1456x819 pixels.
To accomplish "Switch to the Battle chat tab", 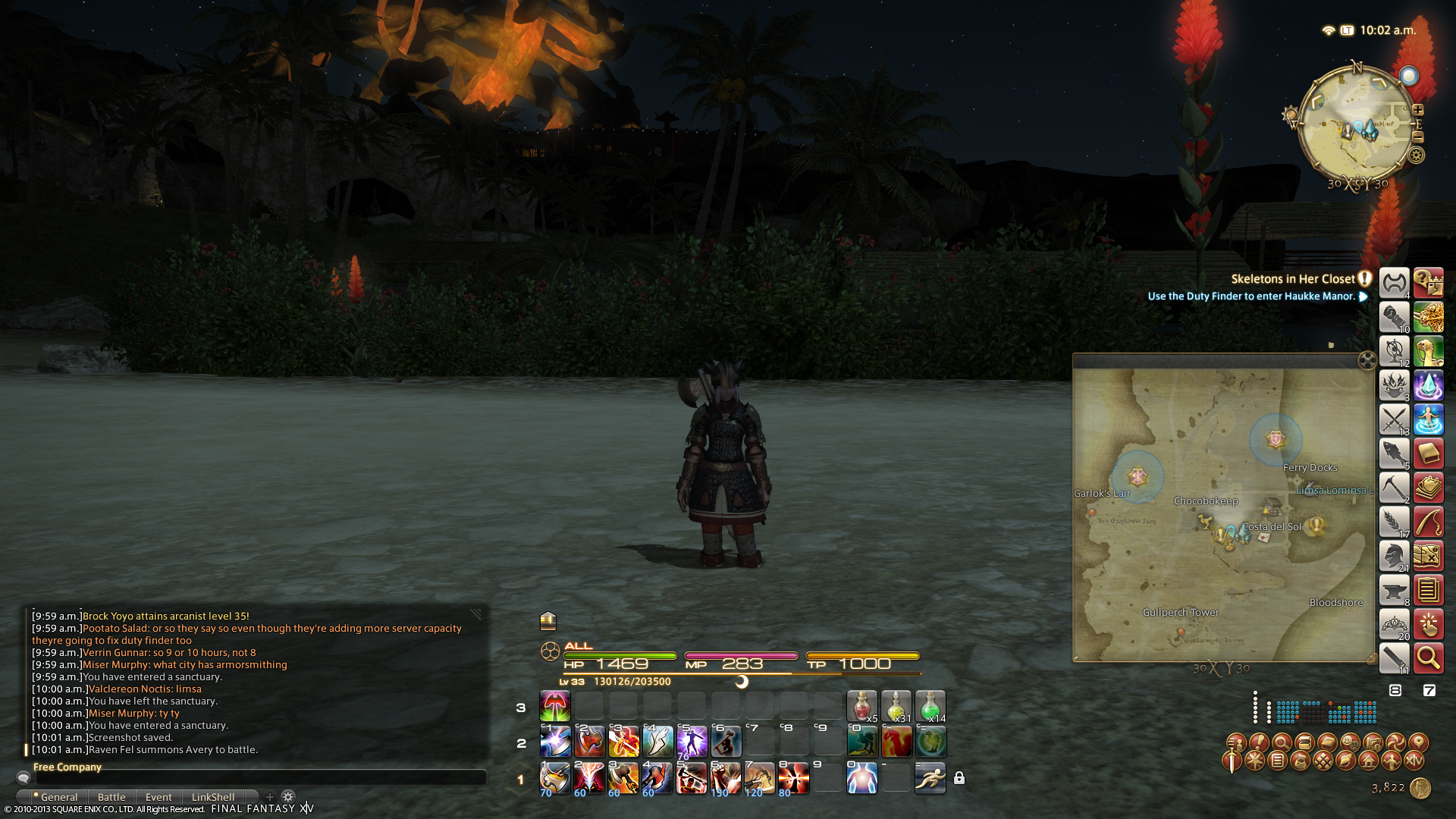I will [111, 797].
